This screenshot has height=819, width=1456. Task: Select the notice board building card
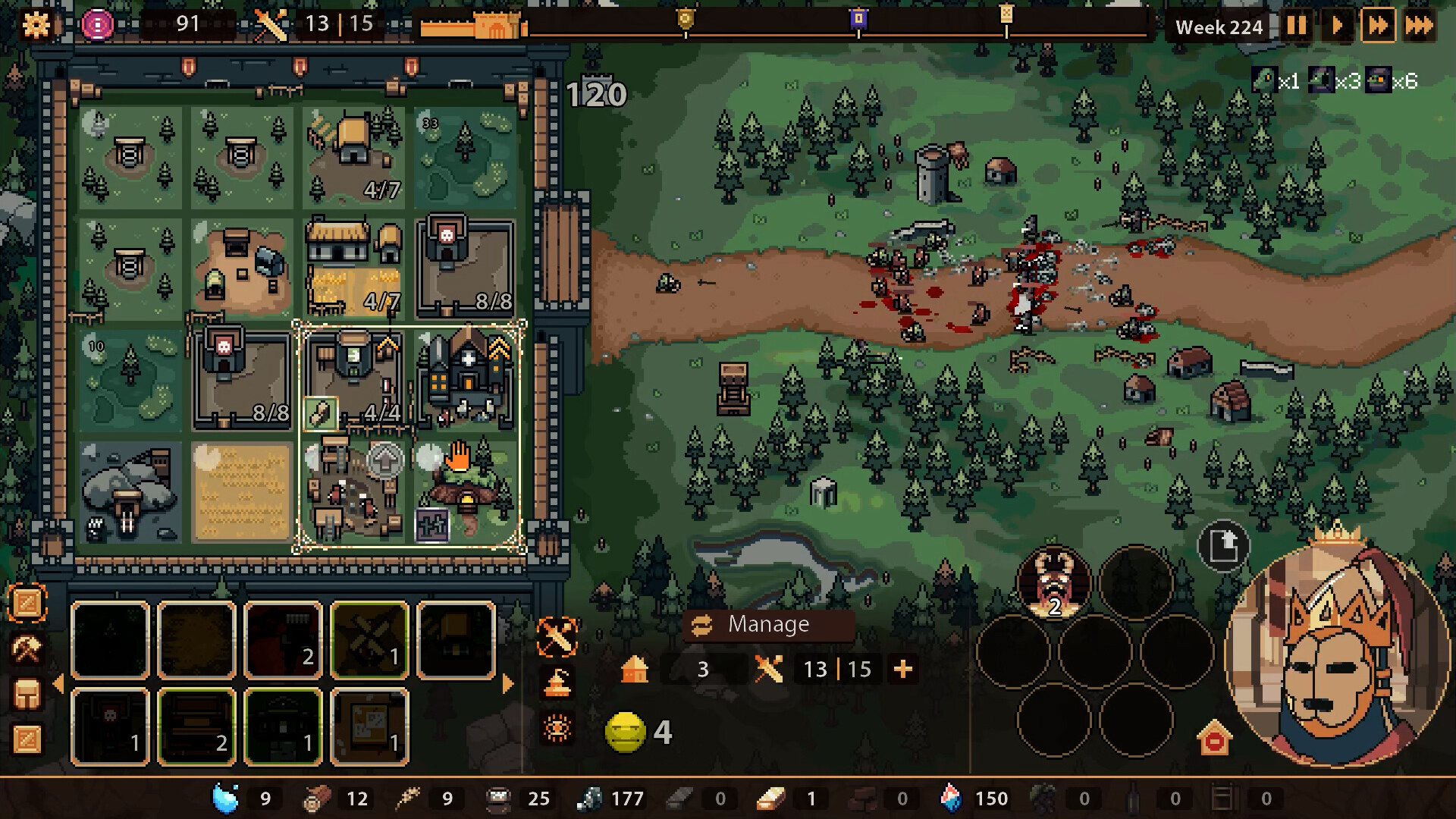(369, 726)
